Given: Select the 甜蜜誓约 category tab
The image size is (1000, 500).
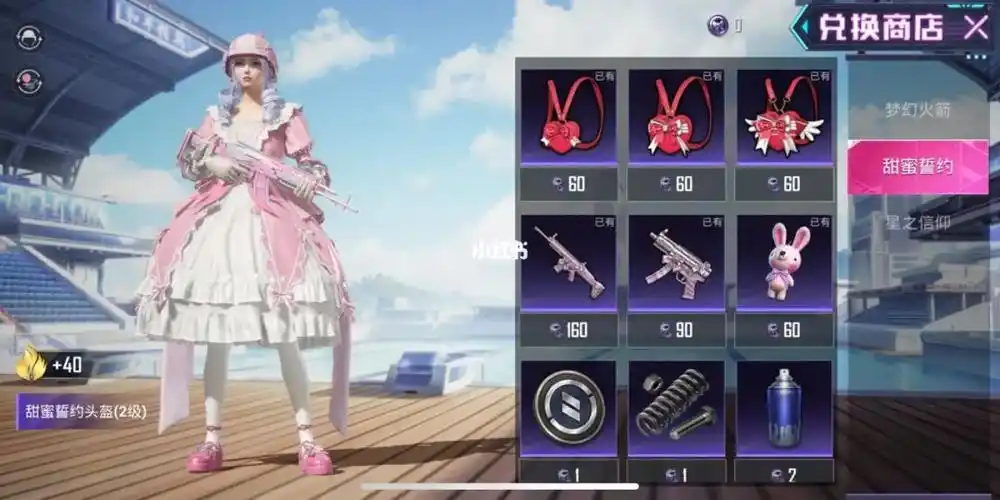Looking at the screenshot, I should 917,166.
